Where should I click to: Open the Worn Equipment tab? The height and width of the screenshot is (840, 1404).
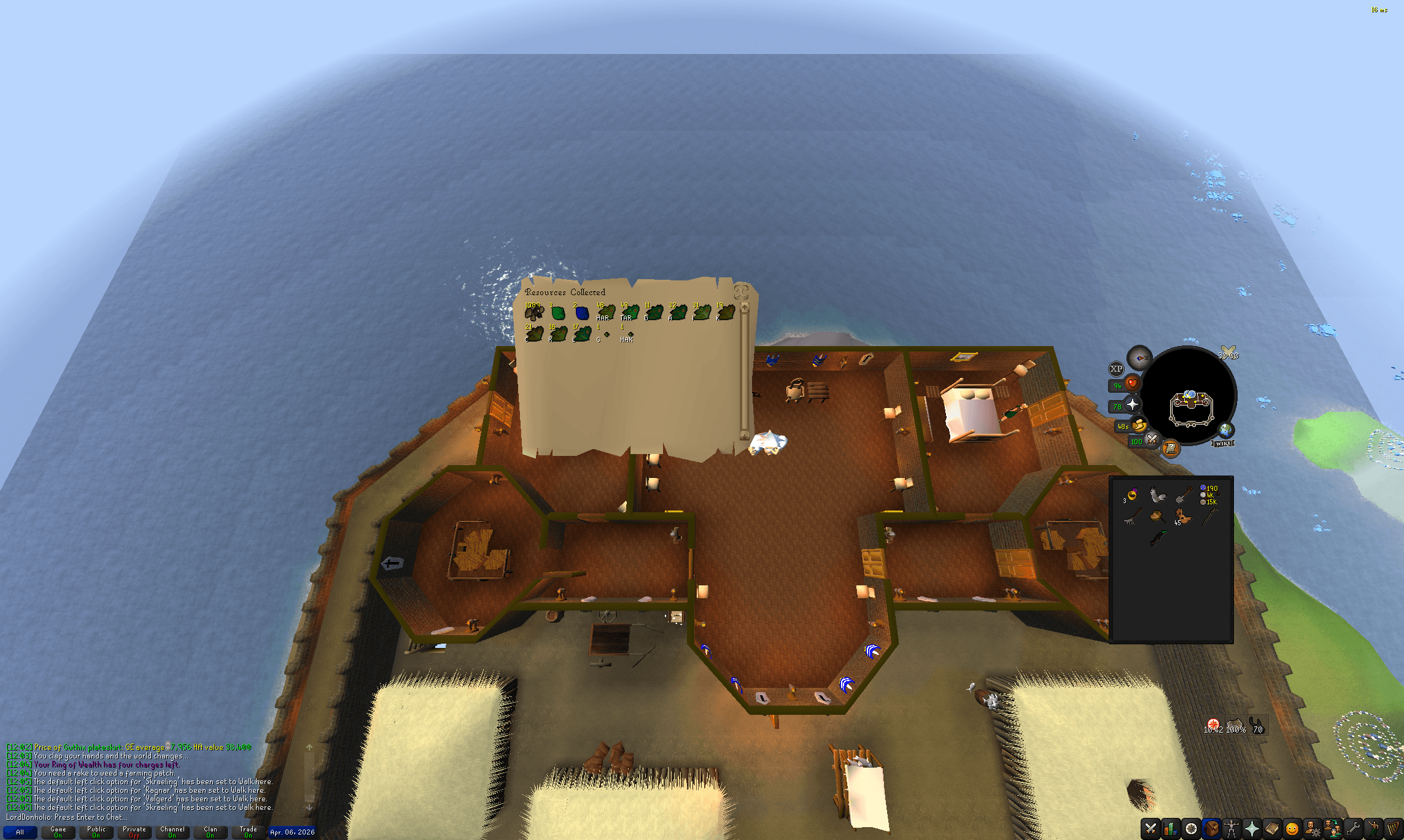(1231, 830)
